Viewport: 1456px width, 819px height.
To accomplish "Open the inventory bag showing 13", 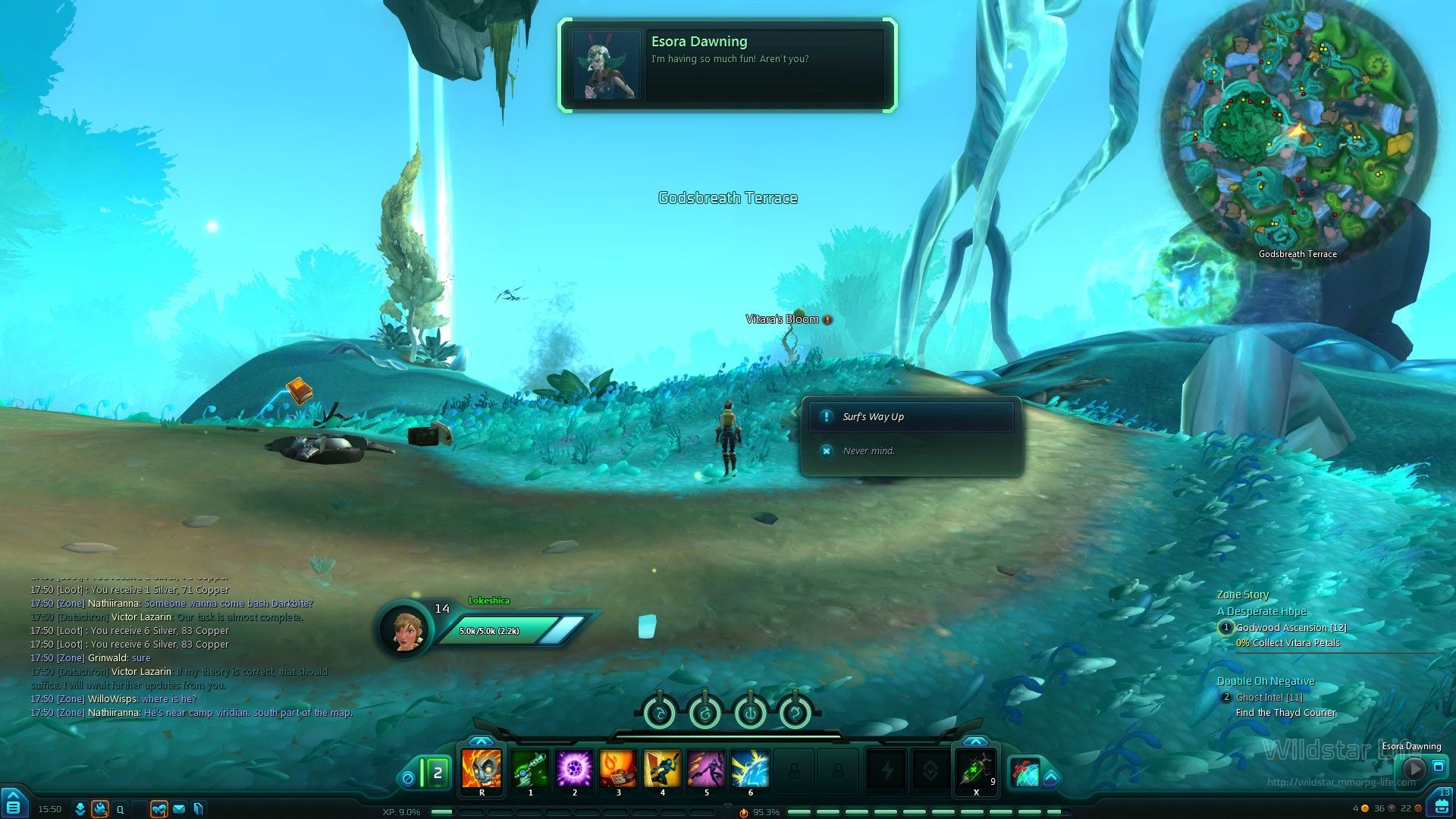I will click(x=1440, y=805).
